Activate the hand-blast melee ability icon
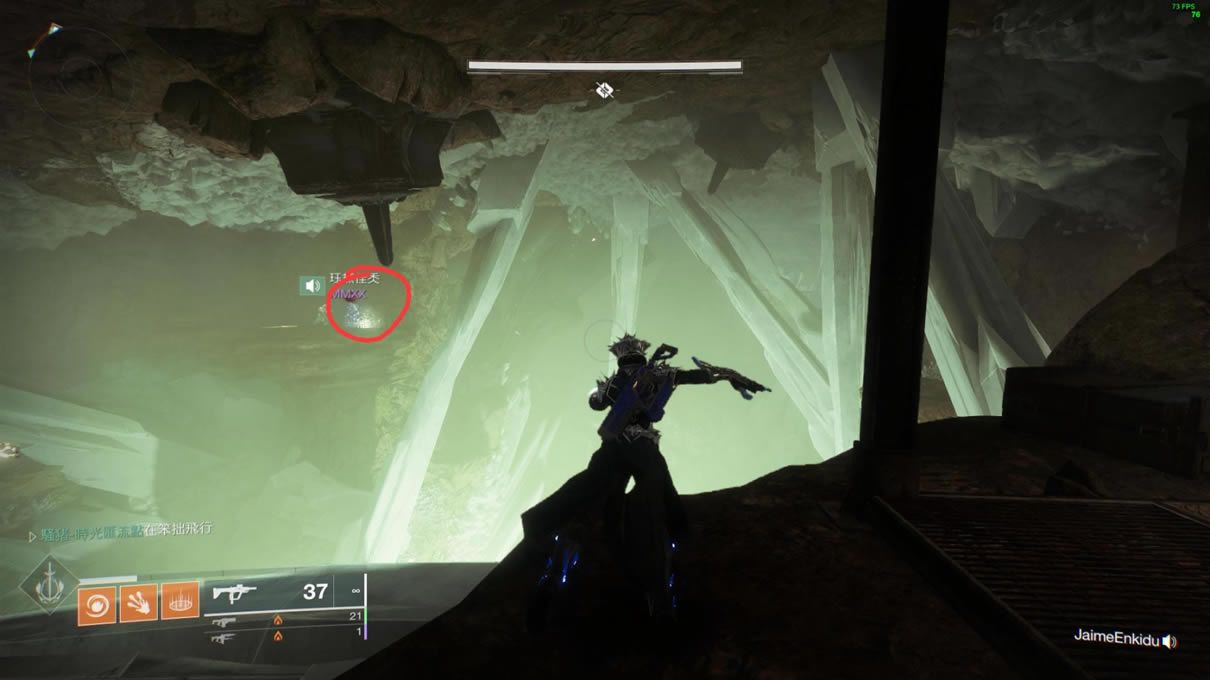1210x680 pixels. pos(138,605)
